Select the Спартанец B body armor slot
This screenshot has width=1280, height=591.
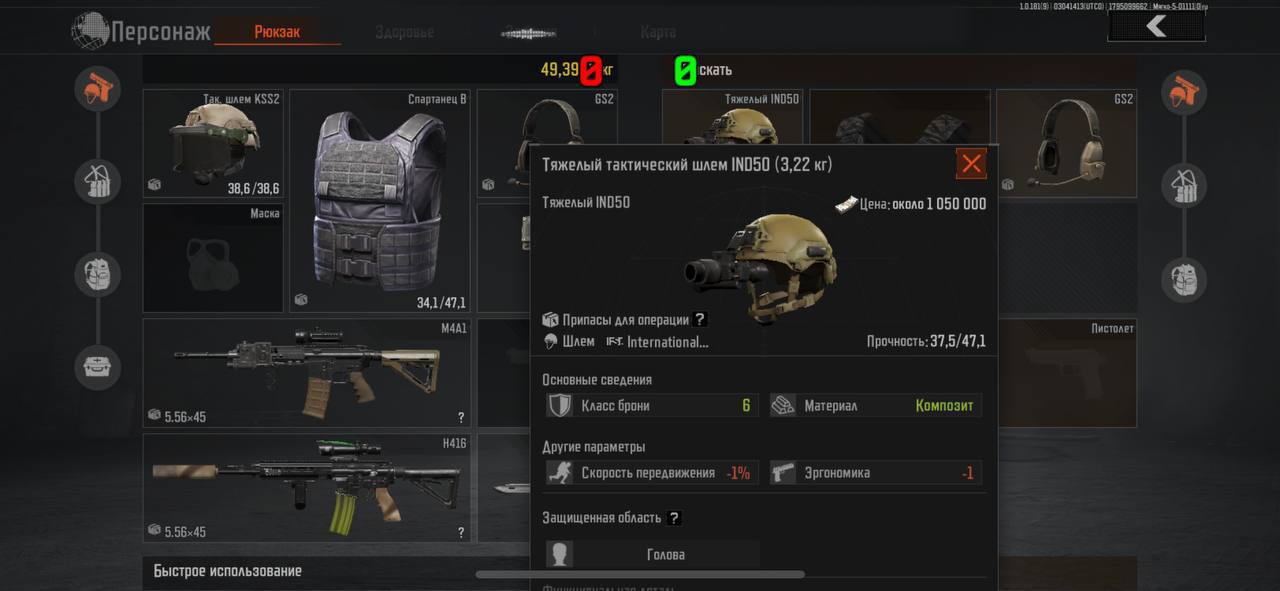(379, 200)
